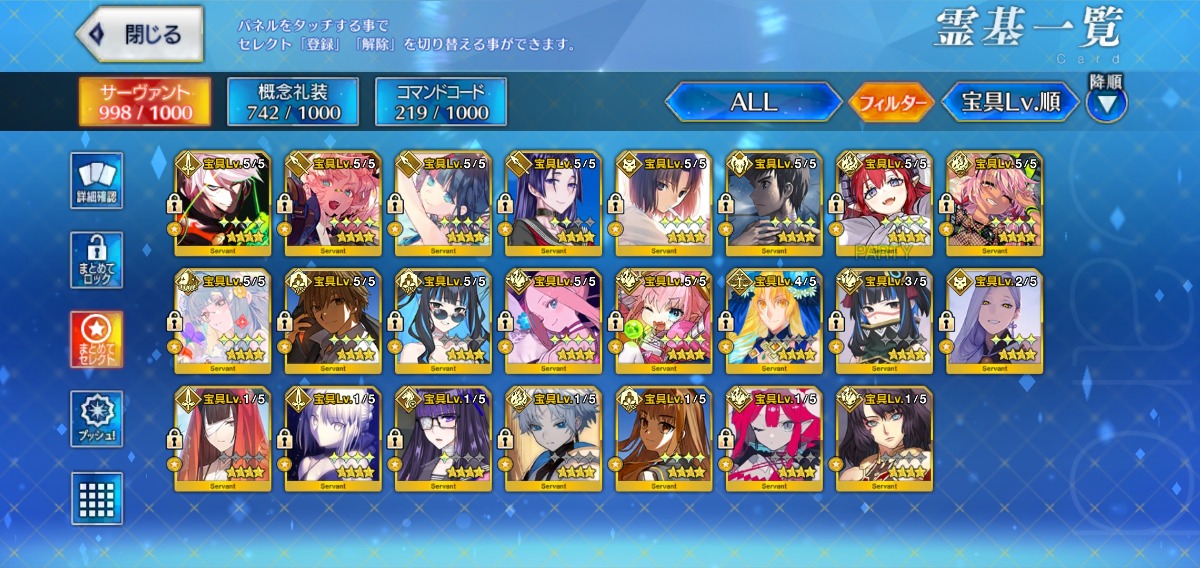Open the コマンドコード tab
The height and width of the screenshot is (568, 1200).
(x=441, y=102)
